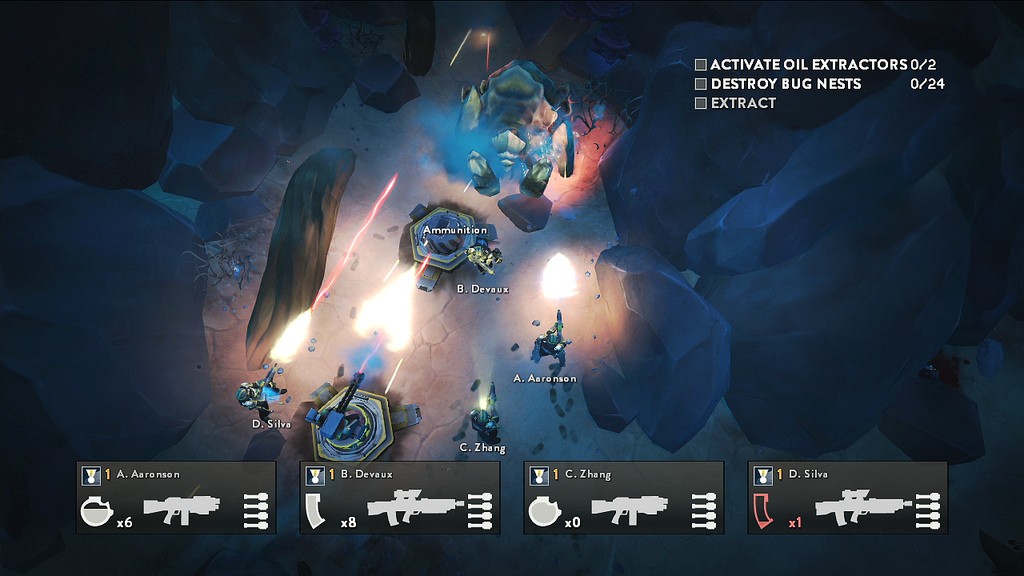
Task: Select the Activate Oil Extractors objective
Action: (x=808, y=64)
